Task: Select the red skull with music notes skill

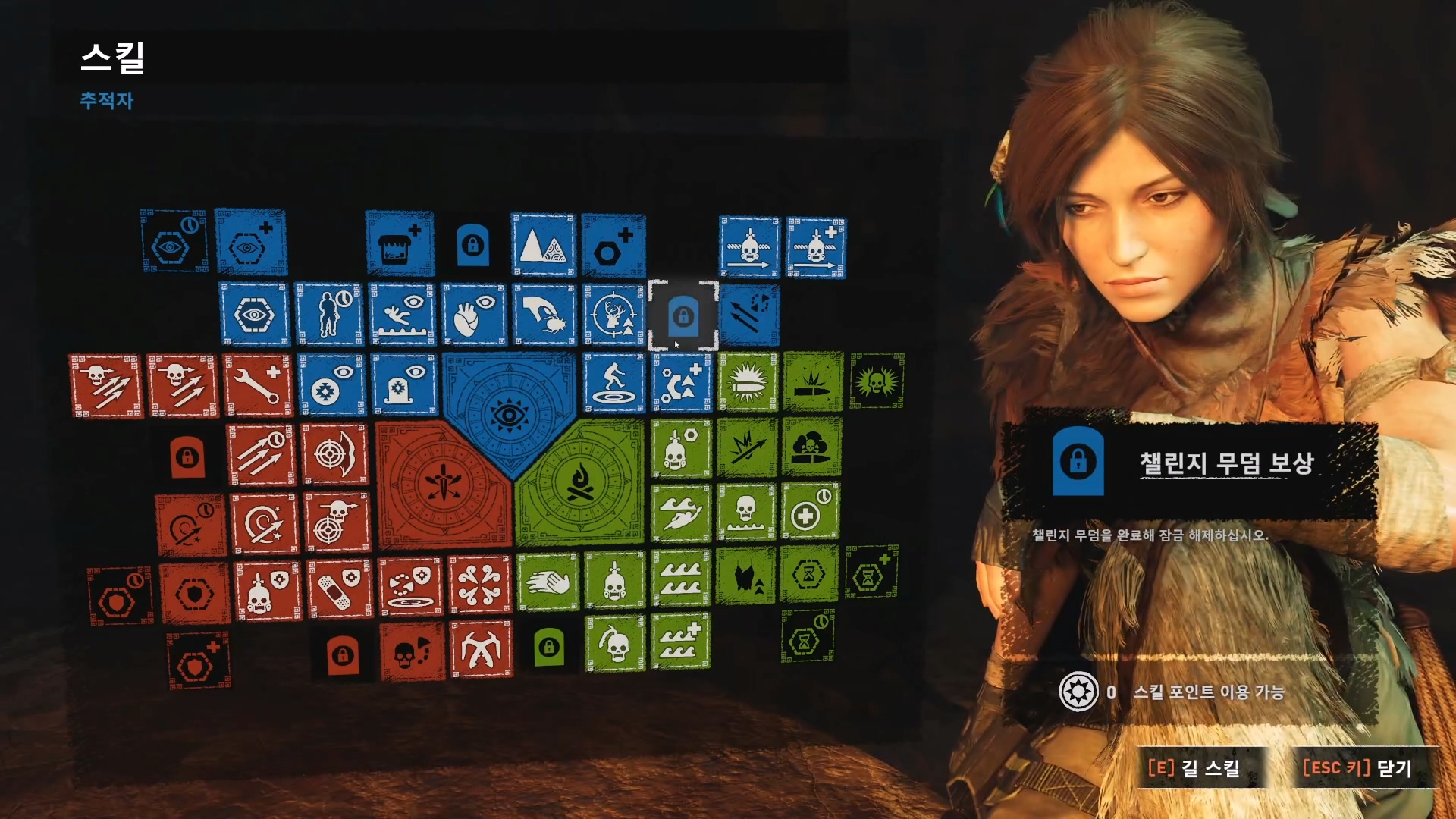Action: pyautogui.click(x=412, y=651)
